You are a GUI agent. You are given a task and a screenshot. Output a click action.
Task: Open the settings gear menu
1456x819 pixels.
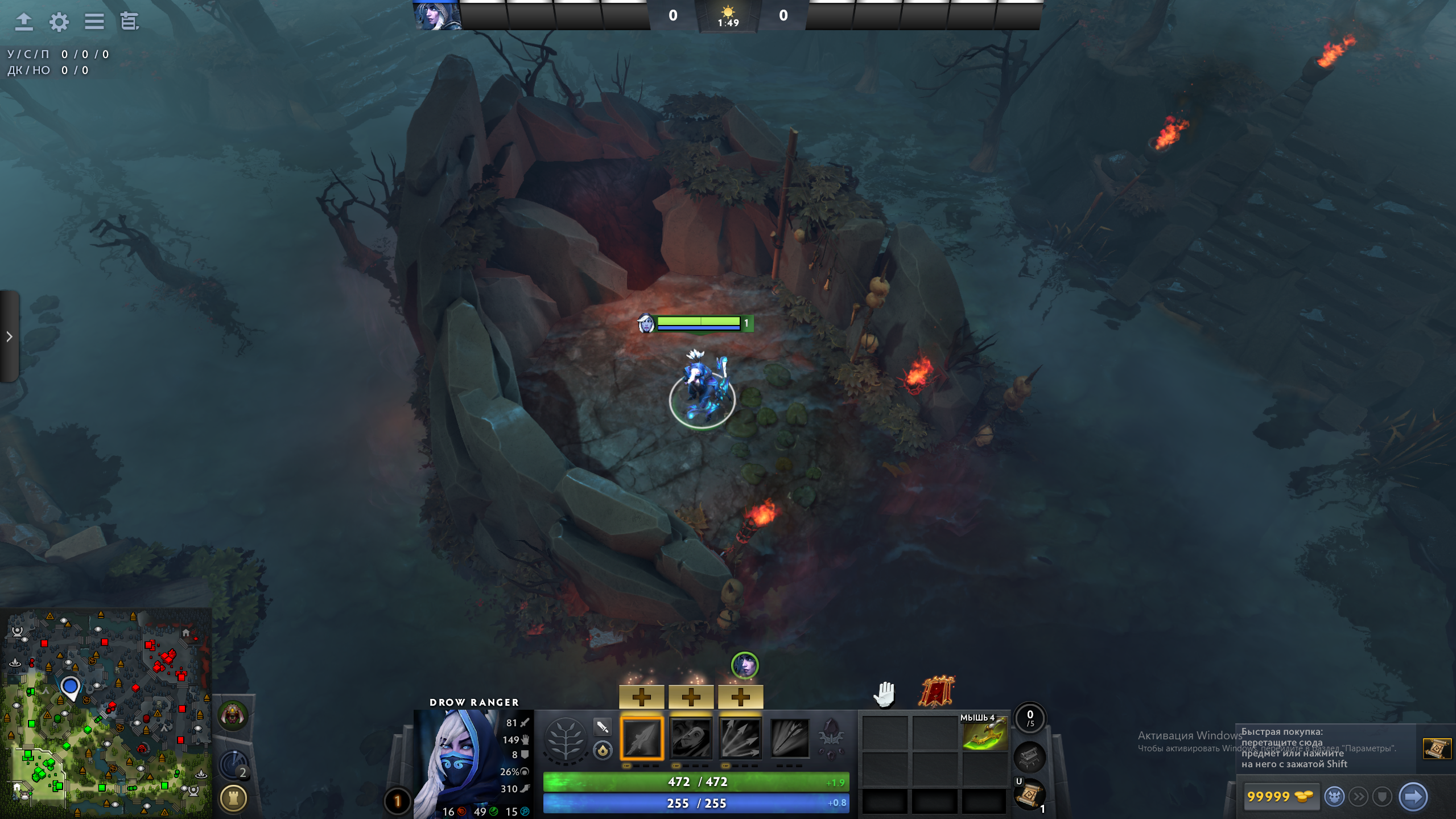[59, 22]
